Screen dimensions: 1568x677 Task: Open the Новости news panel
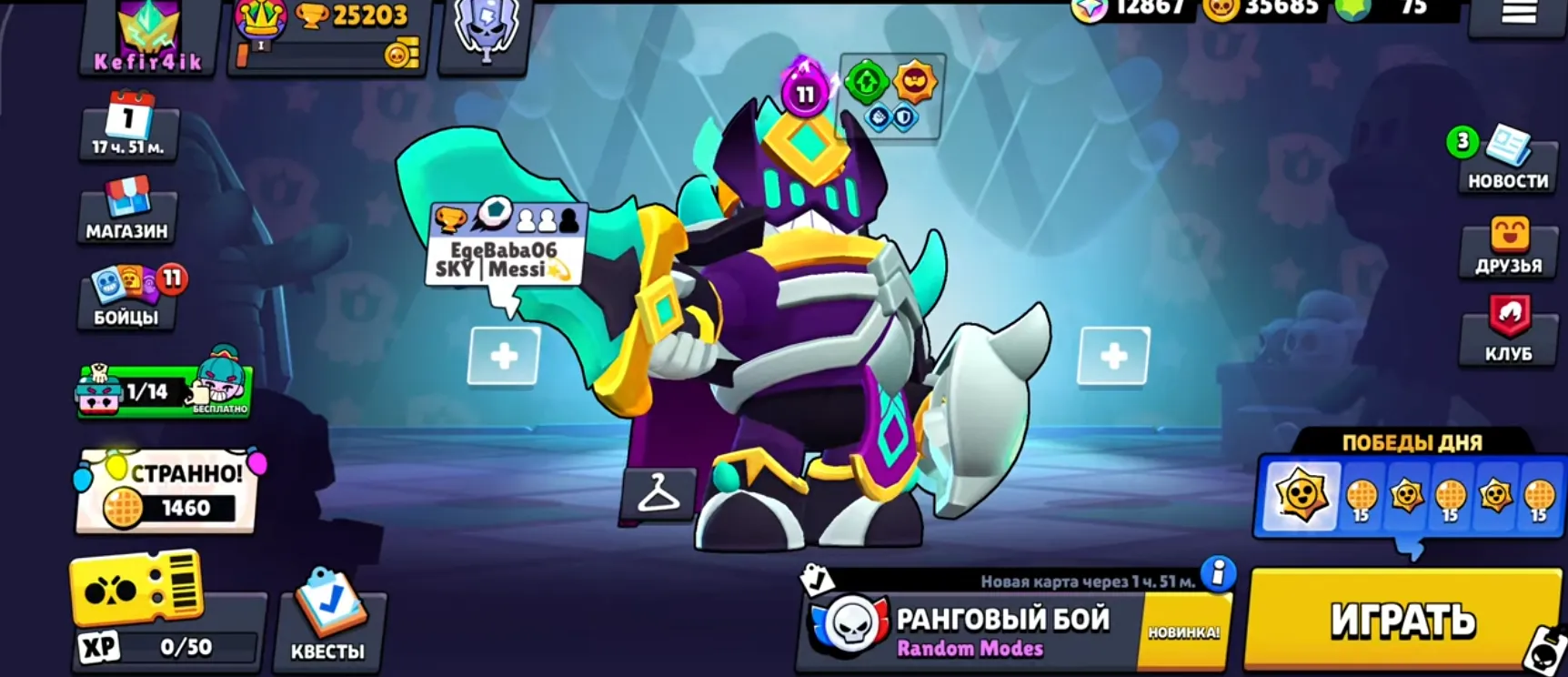tap(1507, 164)
